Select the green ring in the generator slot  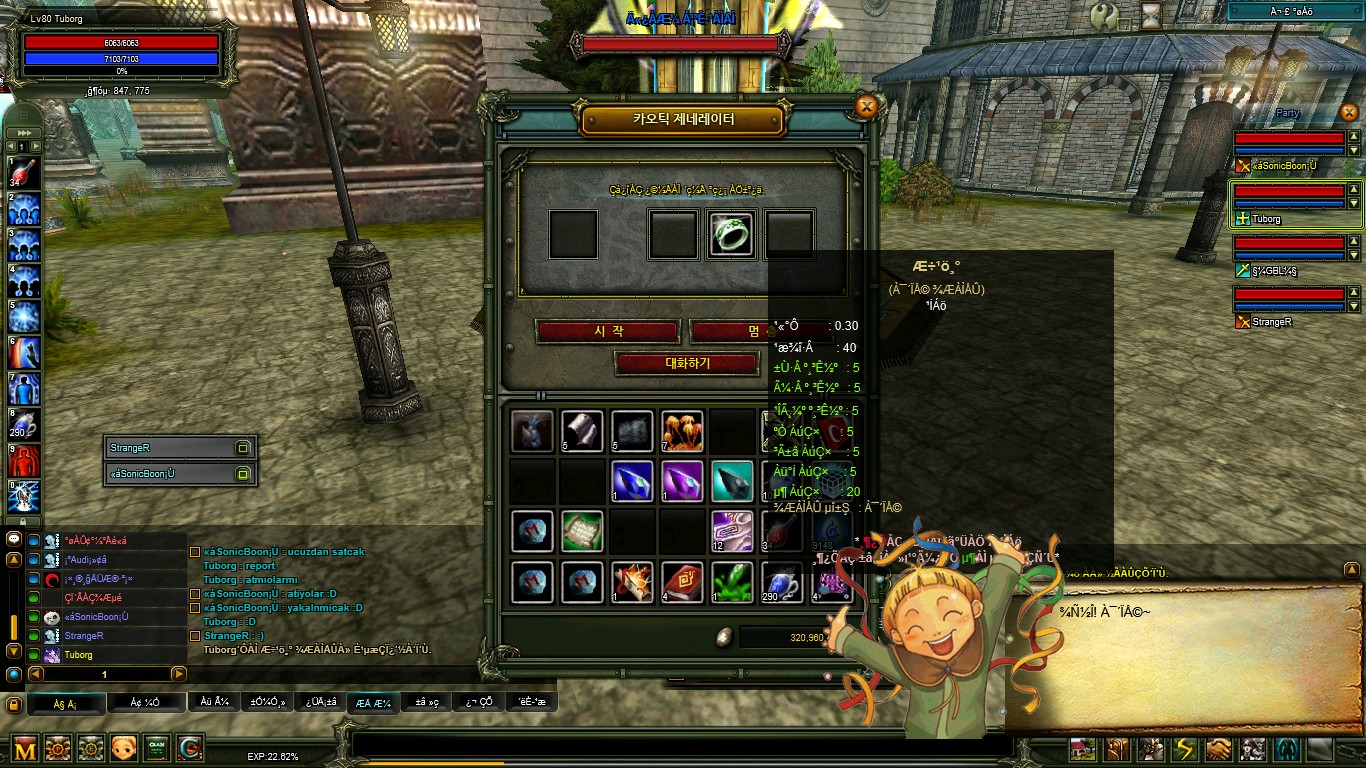click(x=732, y=234)
